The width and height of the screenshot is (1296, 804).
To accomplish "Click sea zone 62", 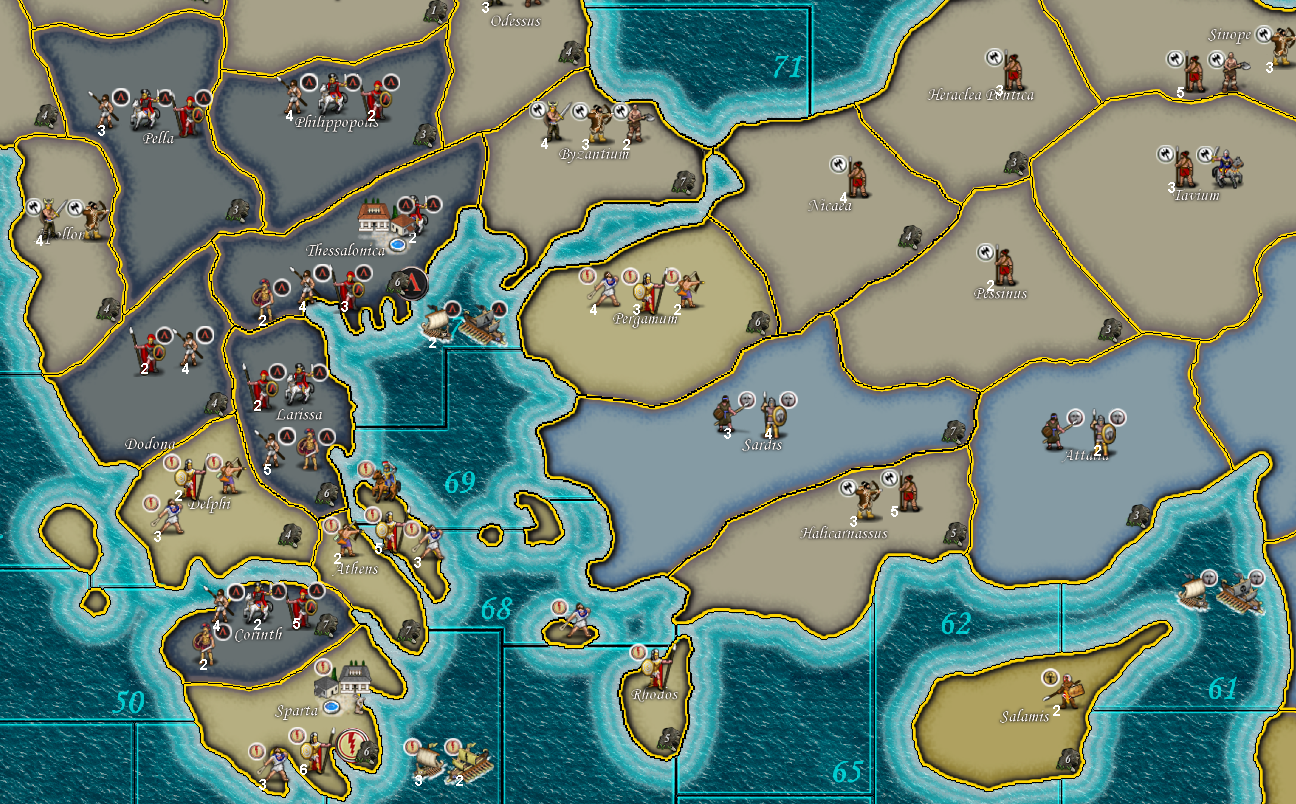I will pos(955,624).
